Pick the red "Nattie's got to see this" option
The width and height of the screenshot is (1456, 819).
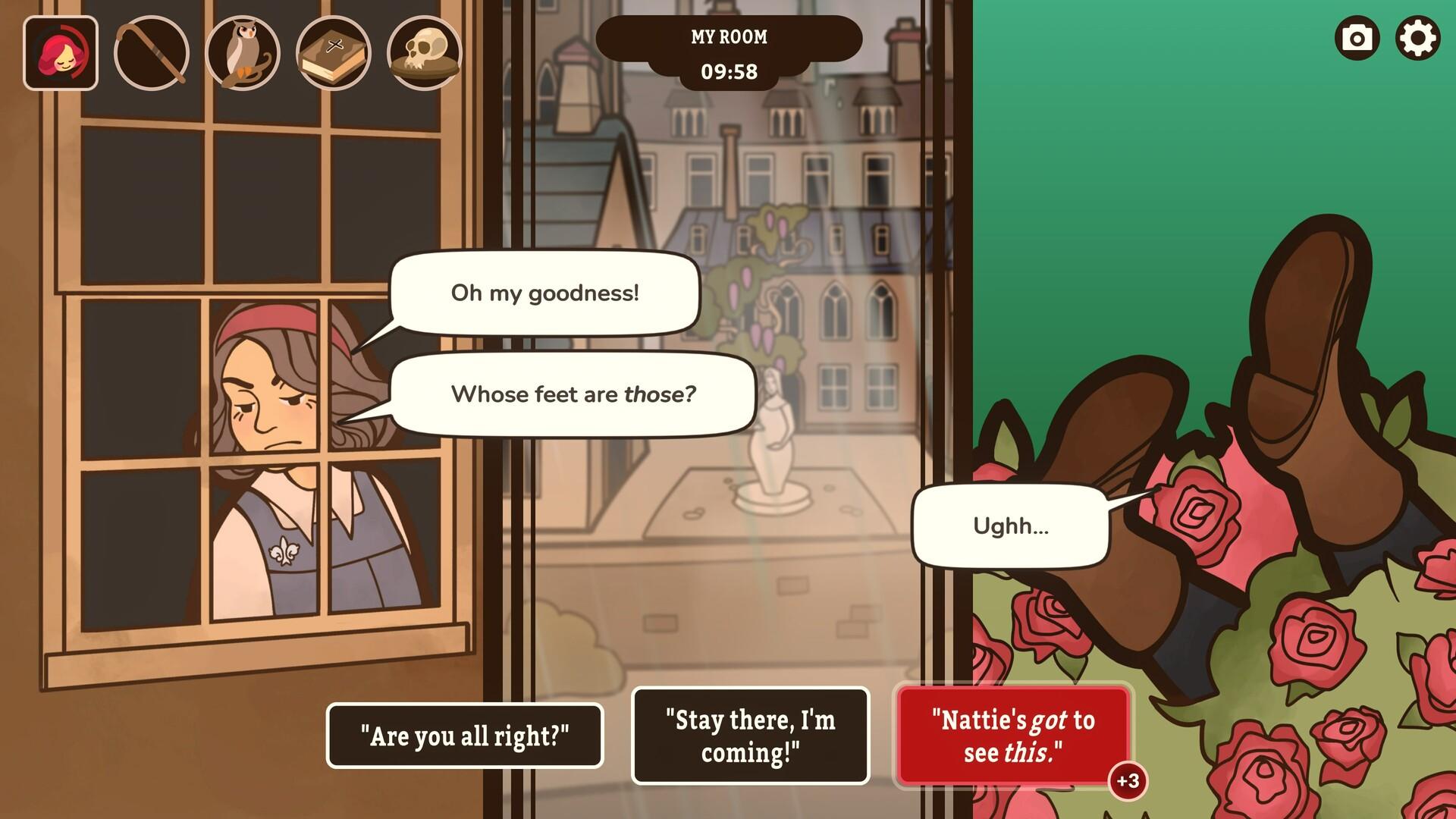coord(1013,734)
